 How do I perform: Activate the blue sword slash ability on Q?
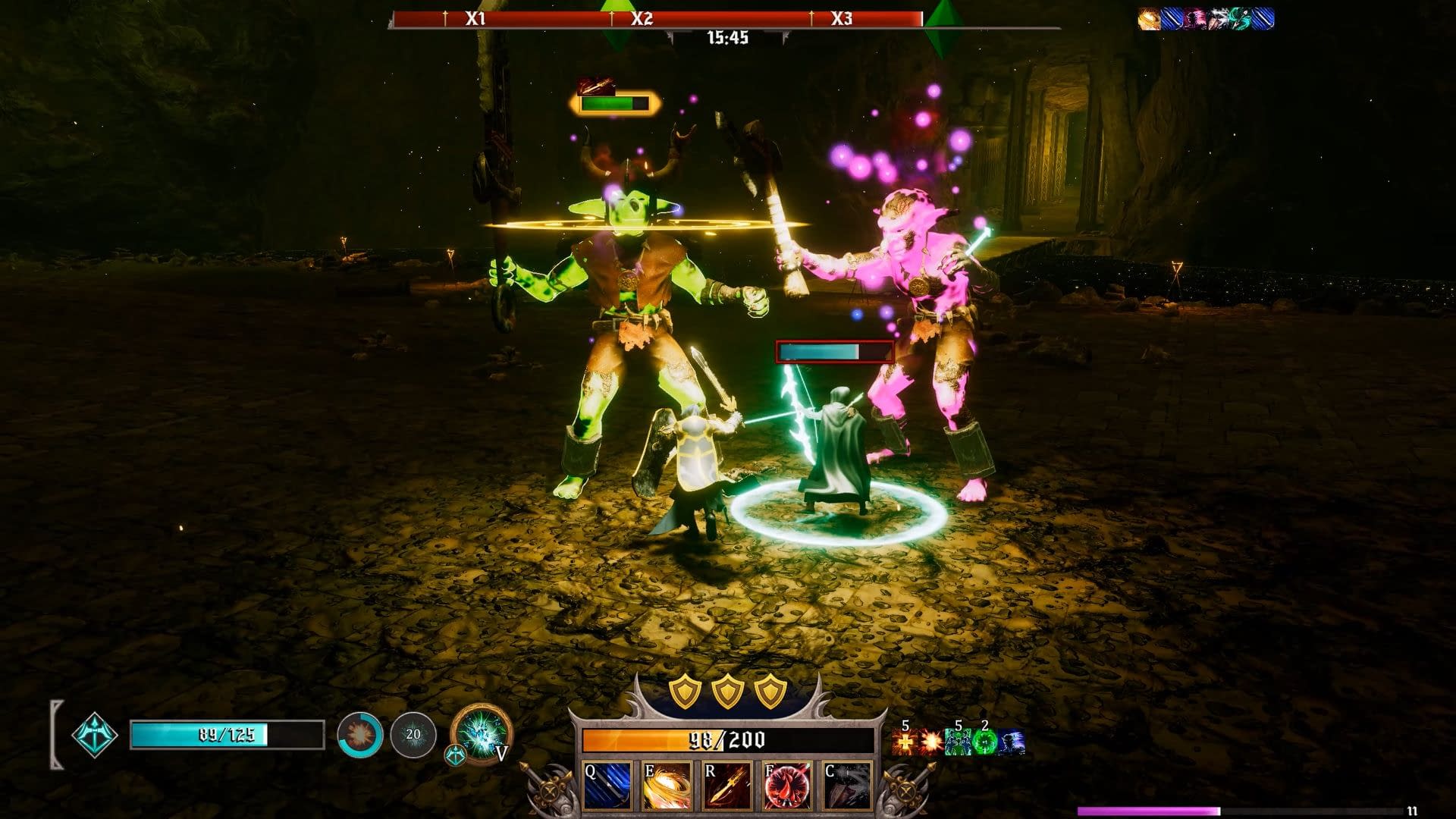(607, 786)
